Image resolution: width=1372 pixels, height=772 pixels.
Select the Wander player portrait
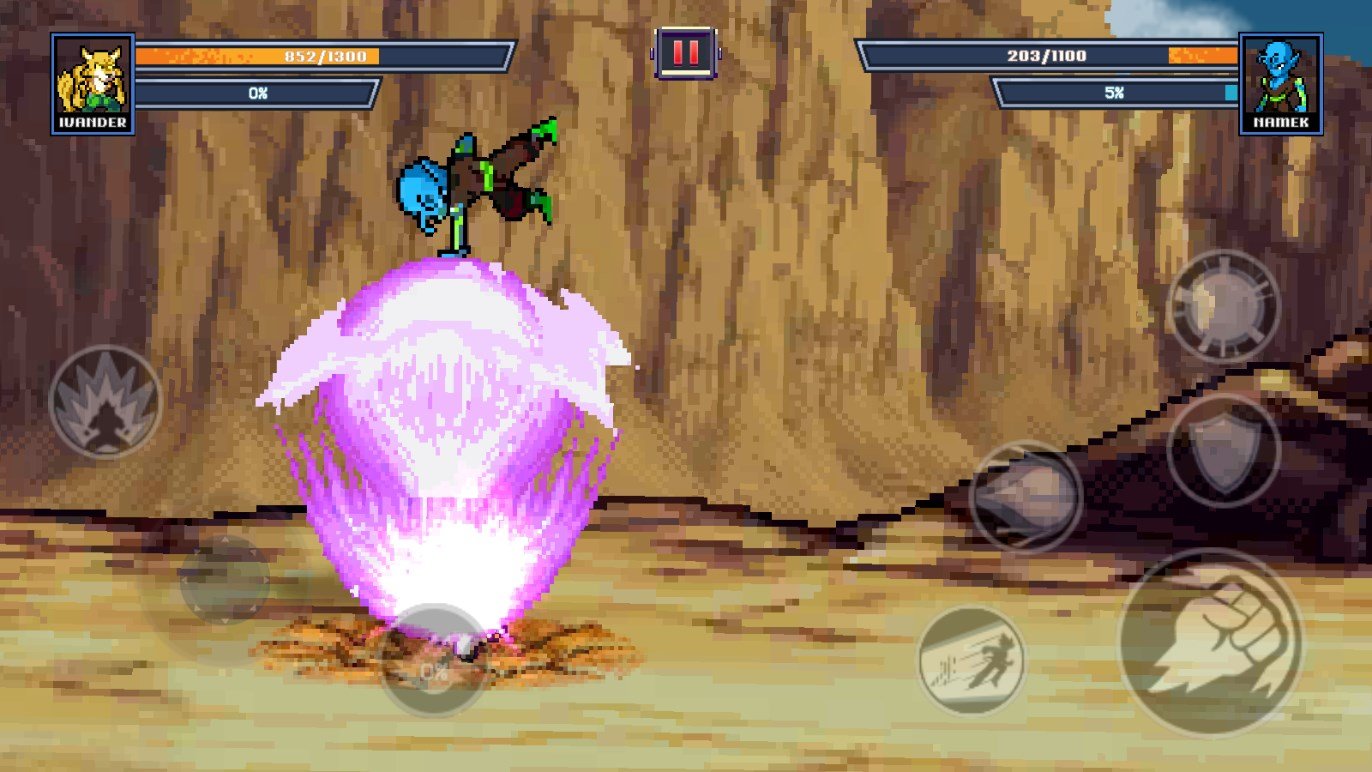pos(92,84)
